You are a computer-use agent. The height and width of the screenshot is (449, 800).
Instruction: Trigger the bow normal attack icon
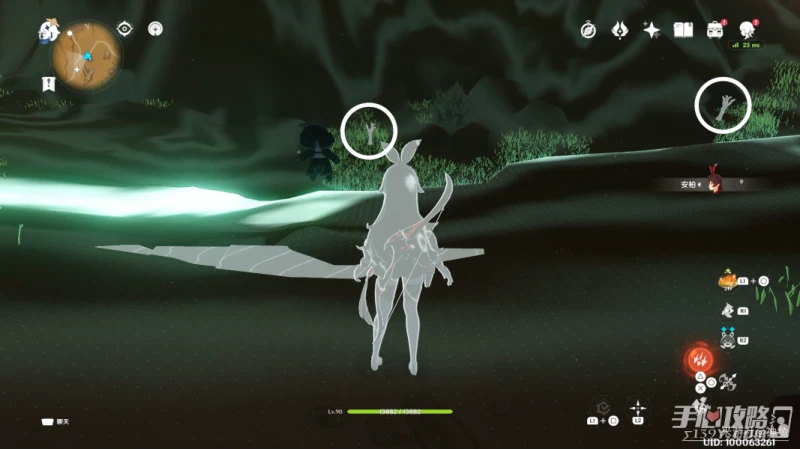pyautogui.click(x=730, y=381)
